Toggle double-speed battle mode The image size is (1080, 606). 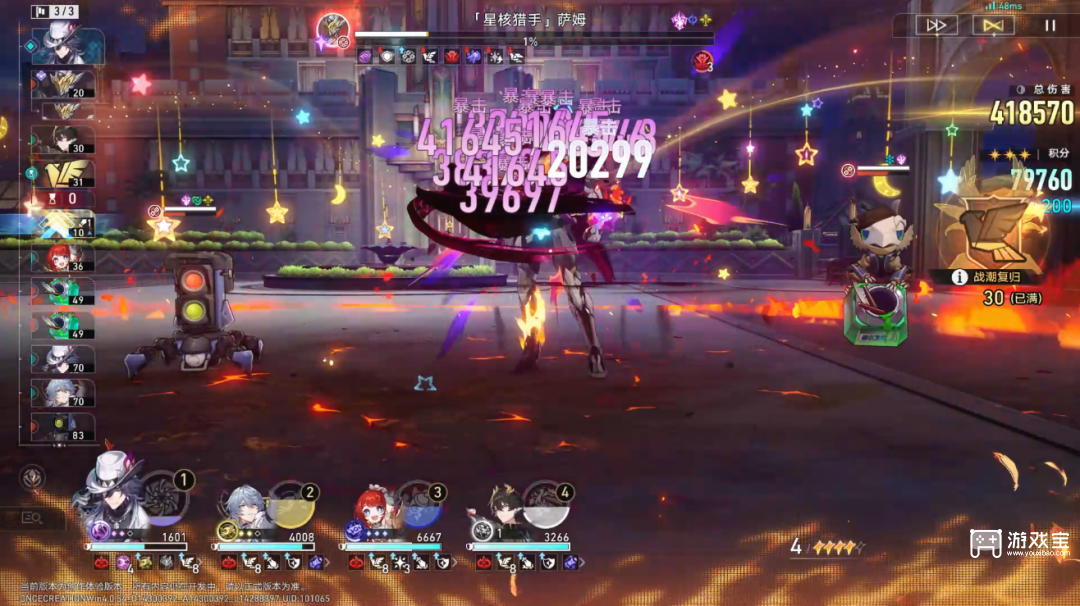pyautogui.click(x=936, y=26)
